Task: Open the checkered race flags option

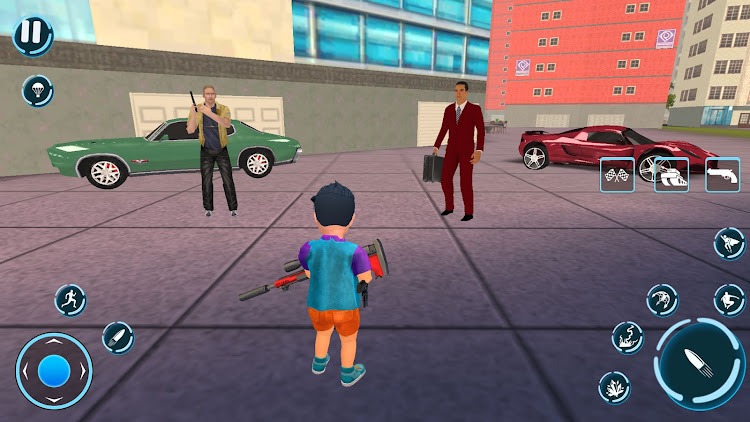Action: [x=617, y=175]
